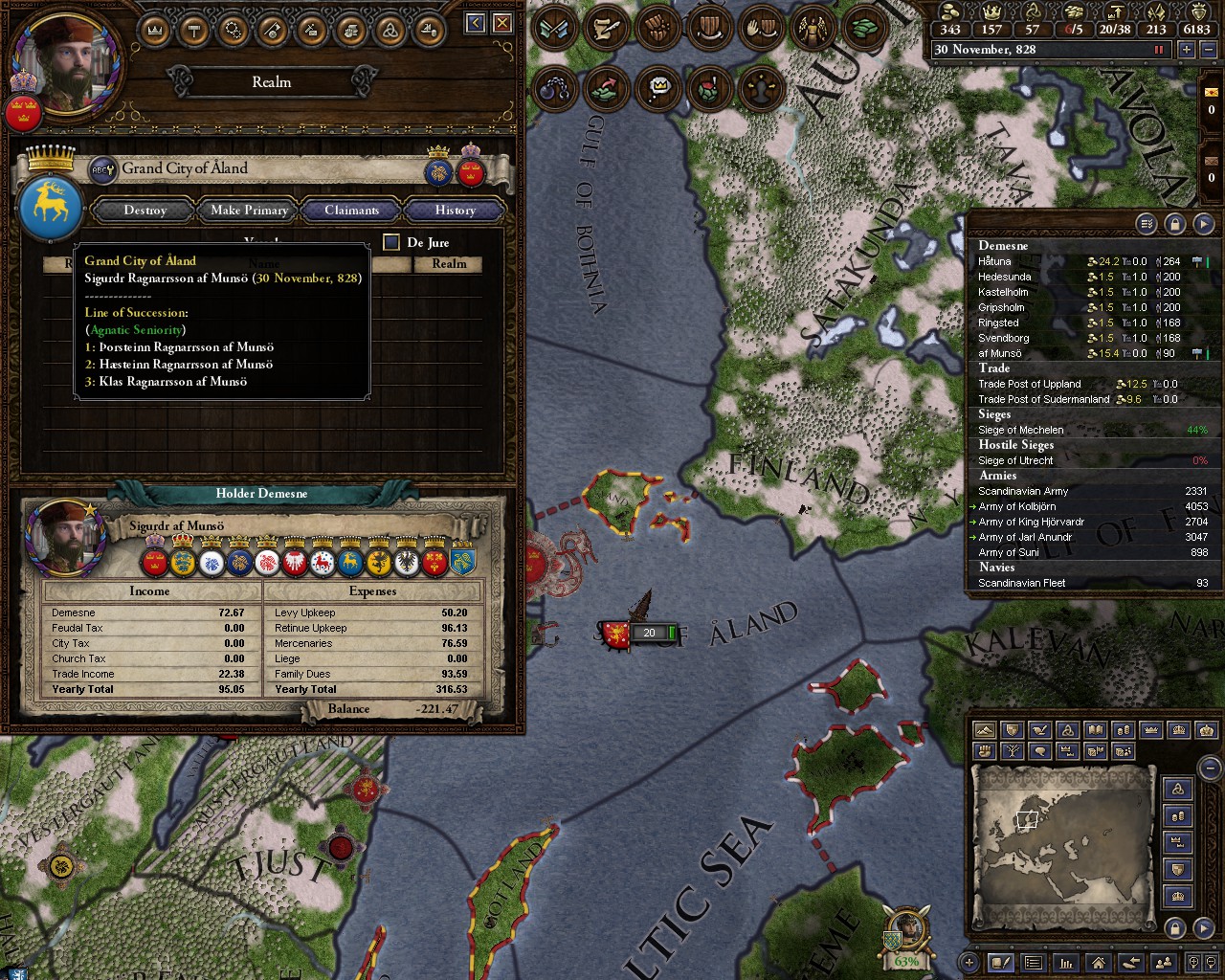Select Håtuna in the outliner demesne list
Image resolution: width=1225 pixels, height=980 pixels.
[994, 261]
